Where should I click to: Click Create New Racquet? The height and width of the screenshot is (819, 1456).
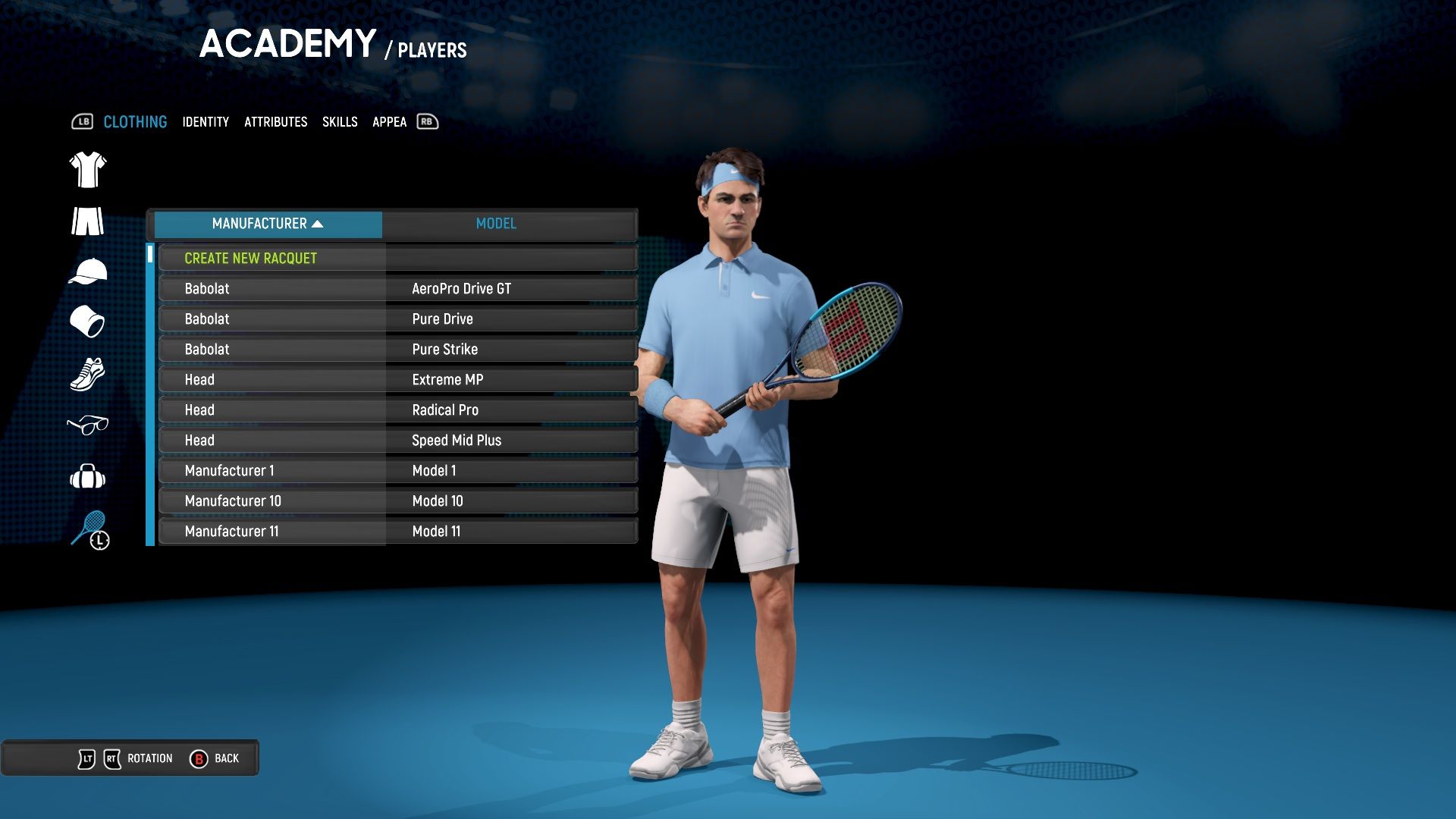(251, 258)
